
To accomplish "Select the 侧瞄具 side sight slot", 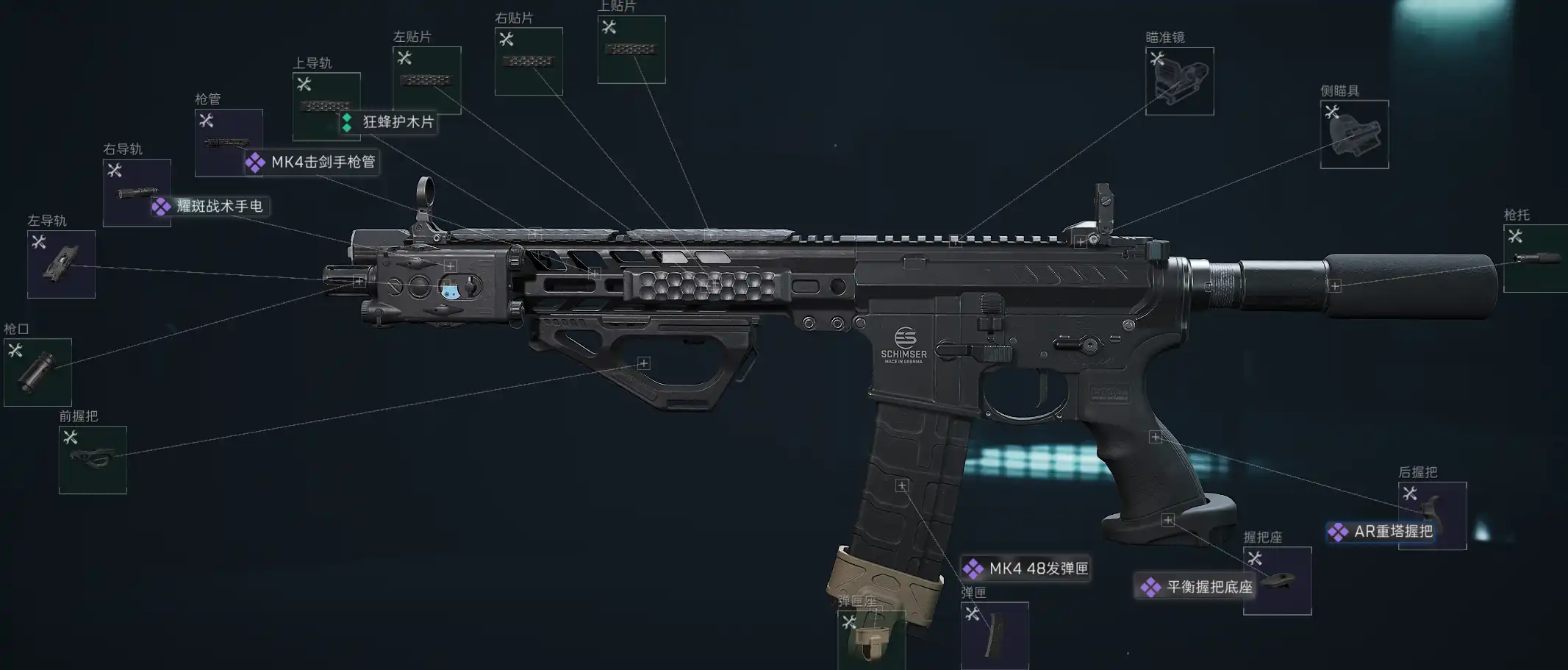I will (x=1354, y=135).
